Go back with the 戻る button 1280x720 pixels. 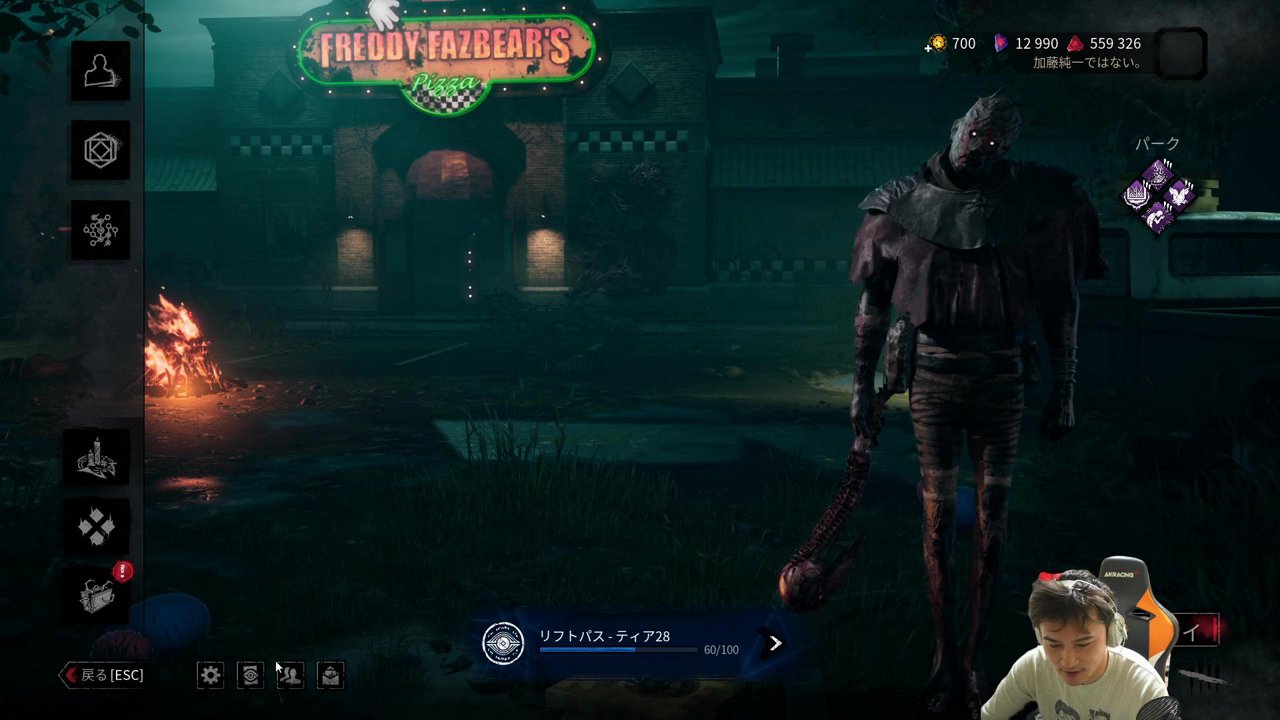point(103,675)
